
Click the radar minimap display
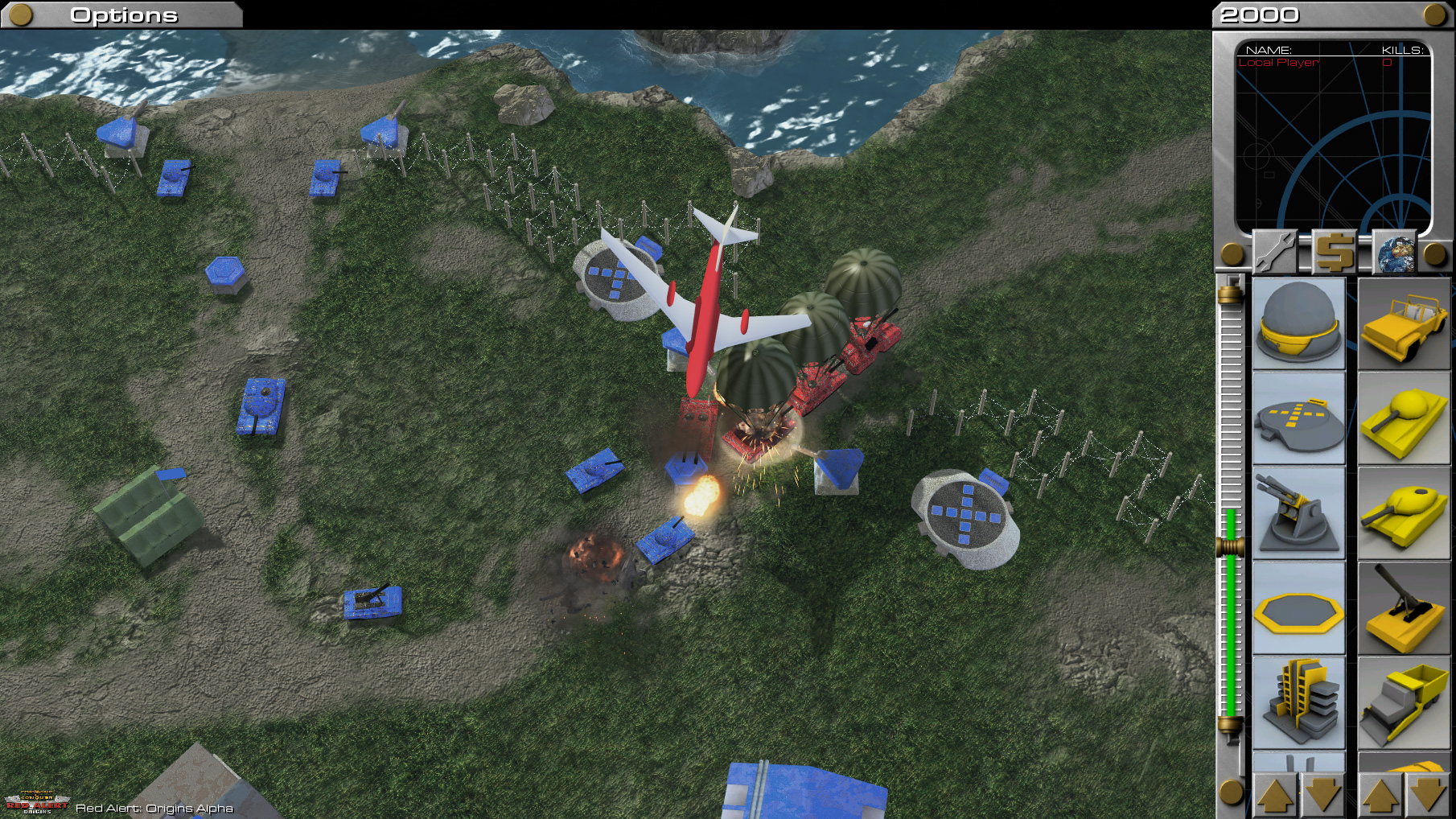click(1333, 137)
